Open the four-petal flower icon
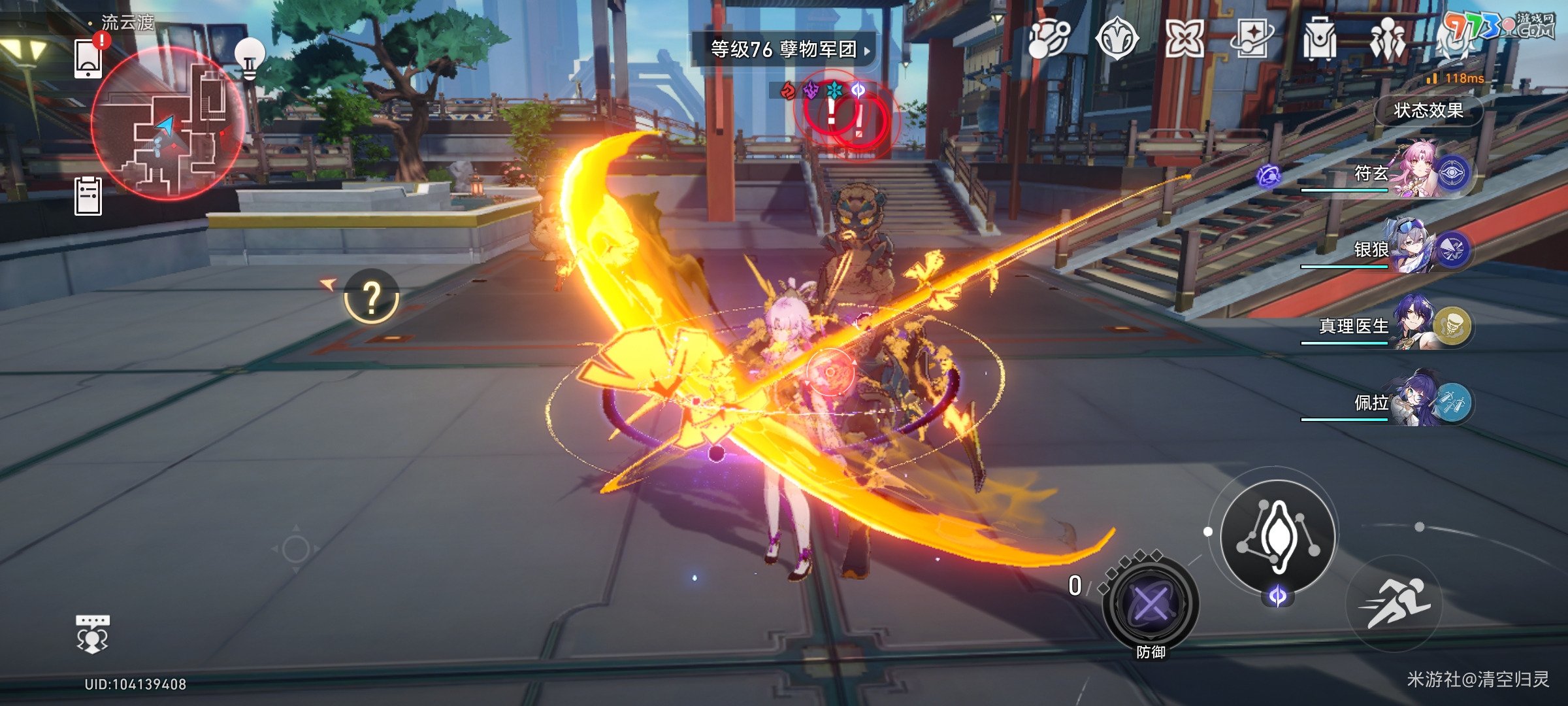The width and height of the screenshot is (1568, 706). pos(1184,39)
